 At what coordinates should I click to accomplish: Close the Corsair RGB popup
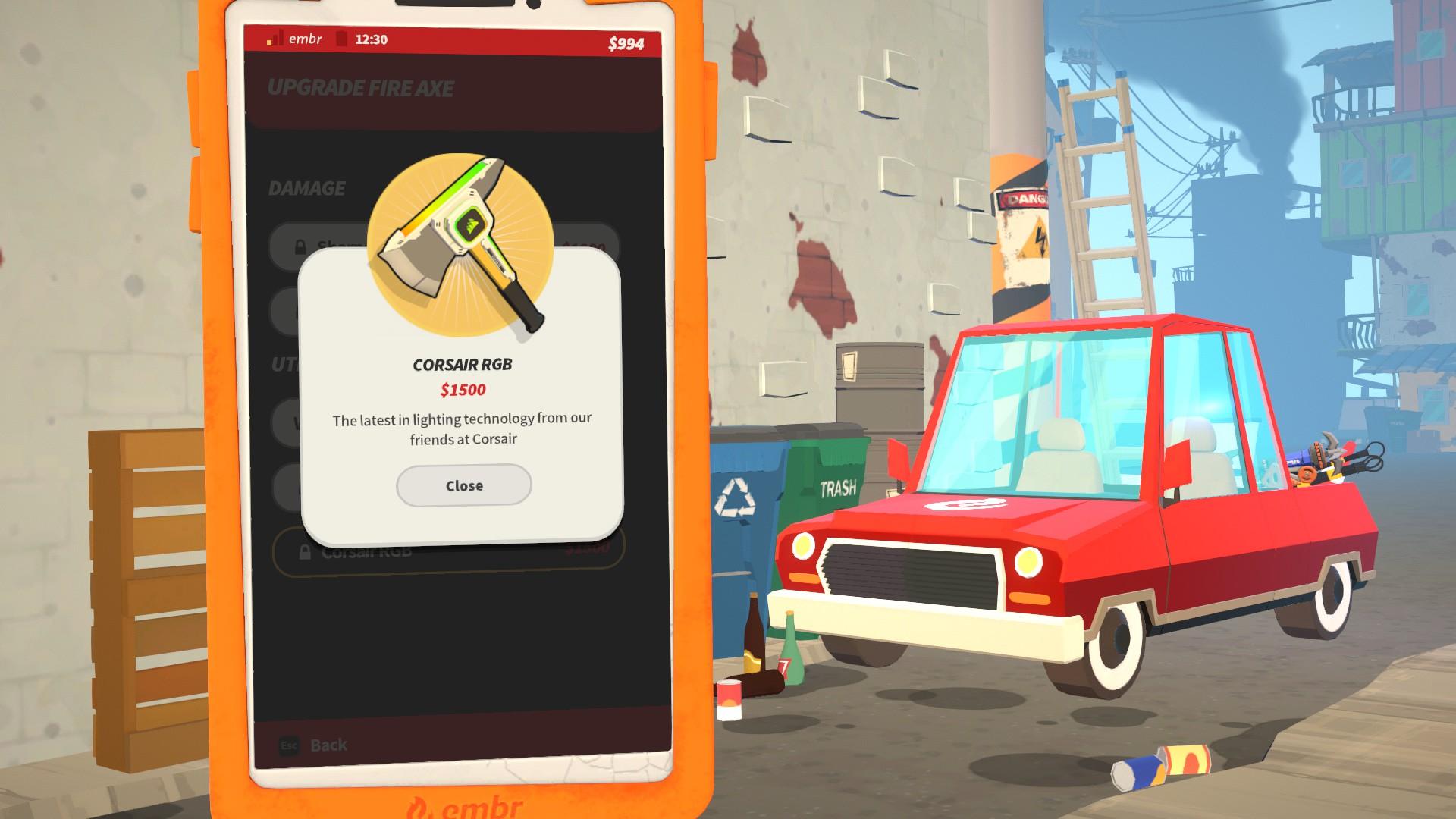tap(463, 485)
